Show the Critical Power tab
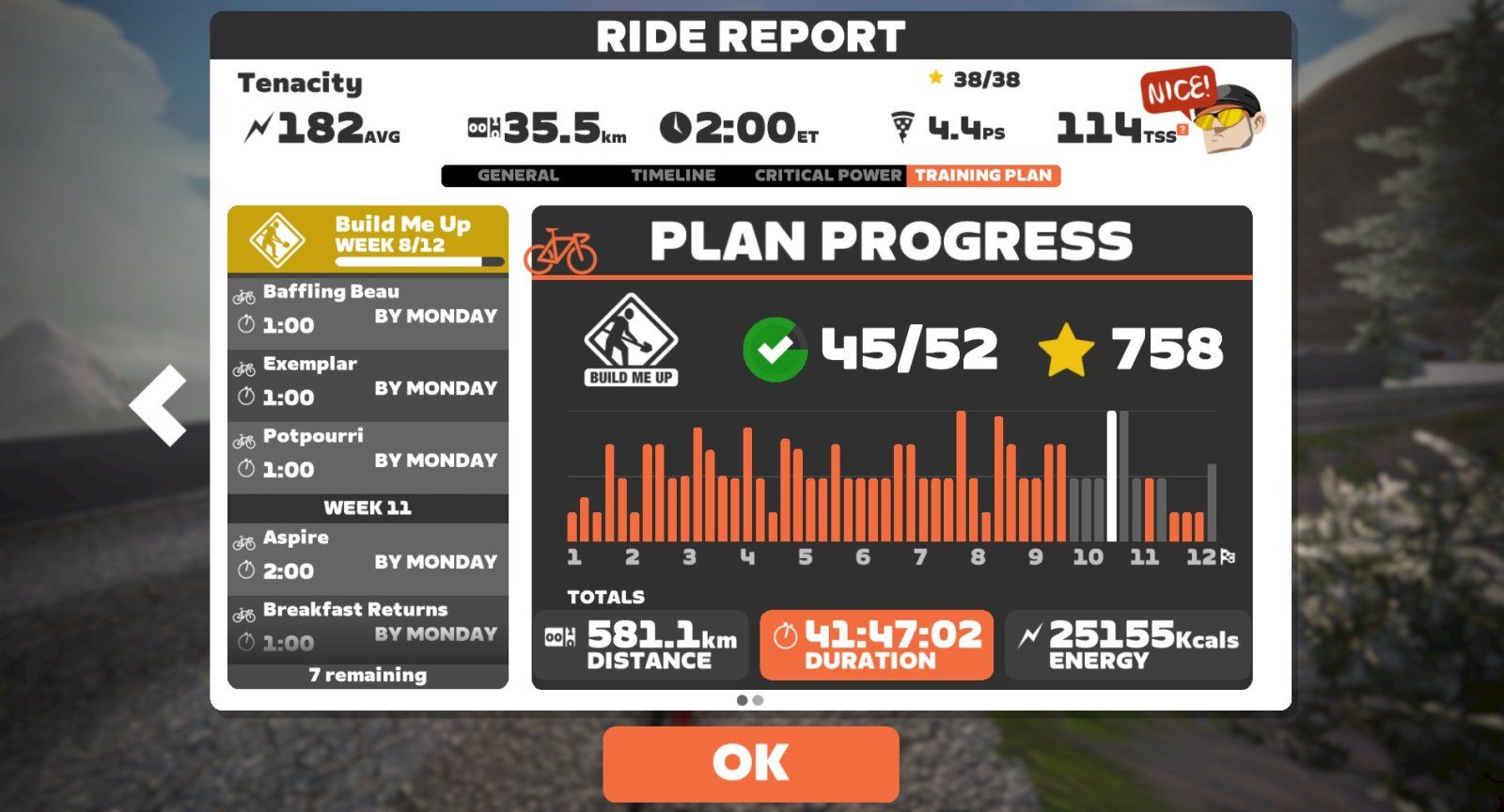This screenshot has width=1504, height=812. tap(827, 176)
